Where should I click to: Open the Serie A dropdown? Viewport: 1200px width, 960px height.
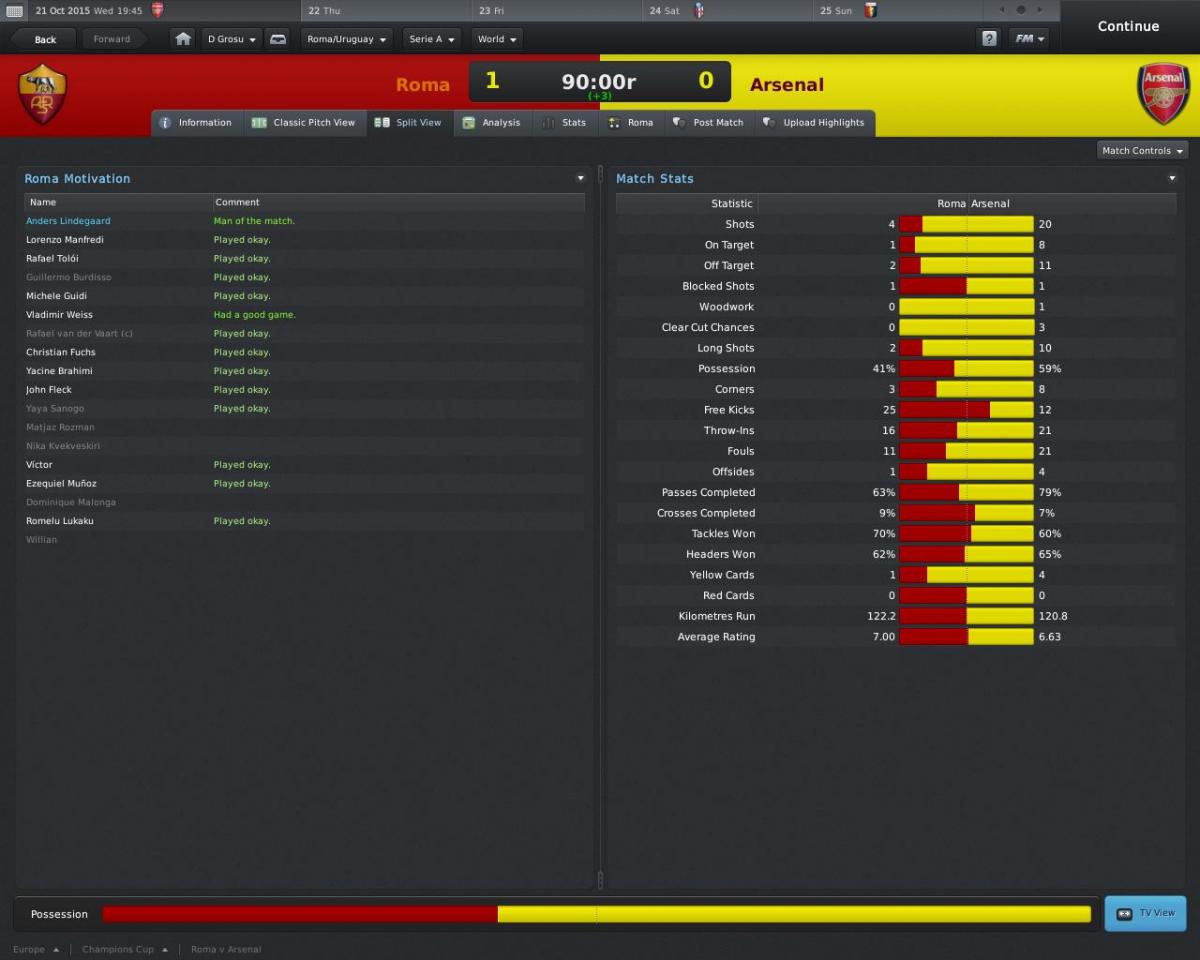pyautogui.click(x=432, y=40)
